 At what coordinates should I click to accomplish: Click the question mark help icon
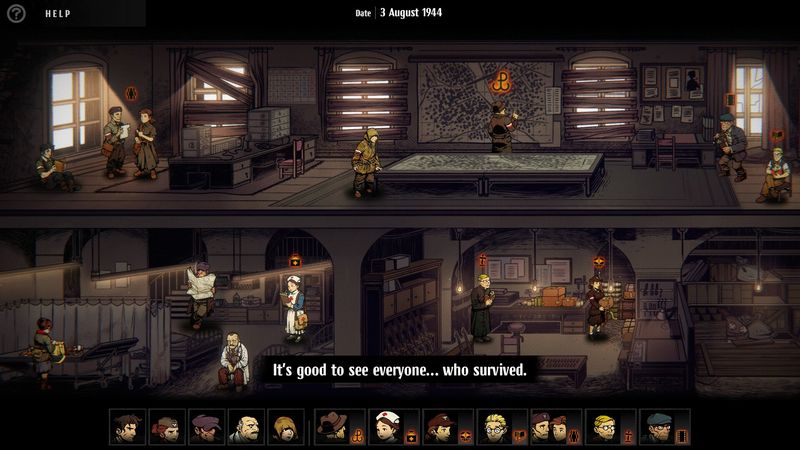coord(16,14)
